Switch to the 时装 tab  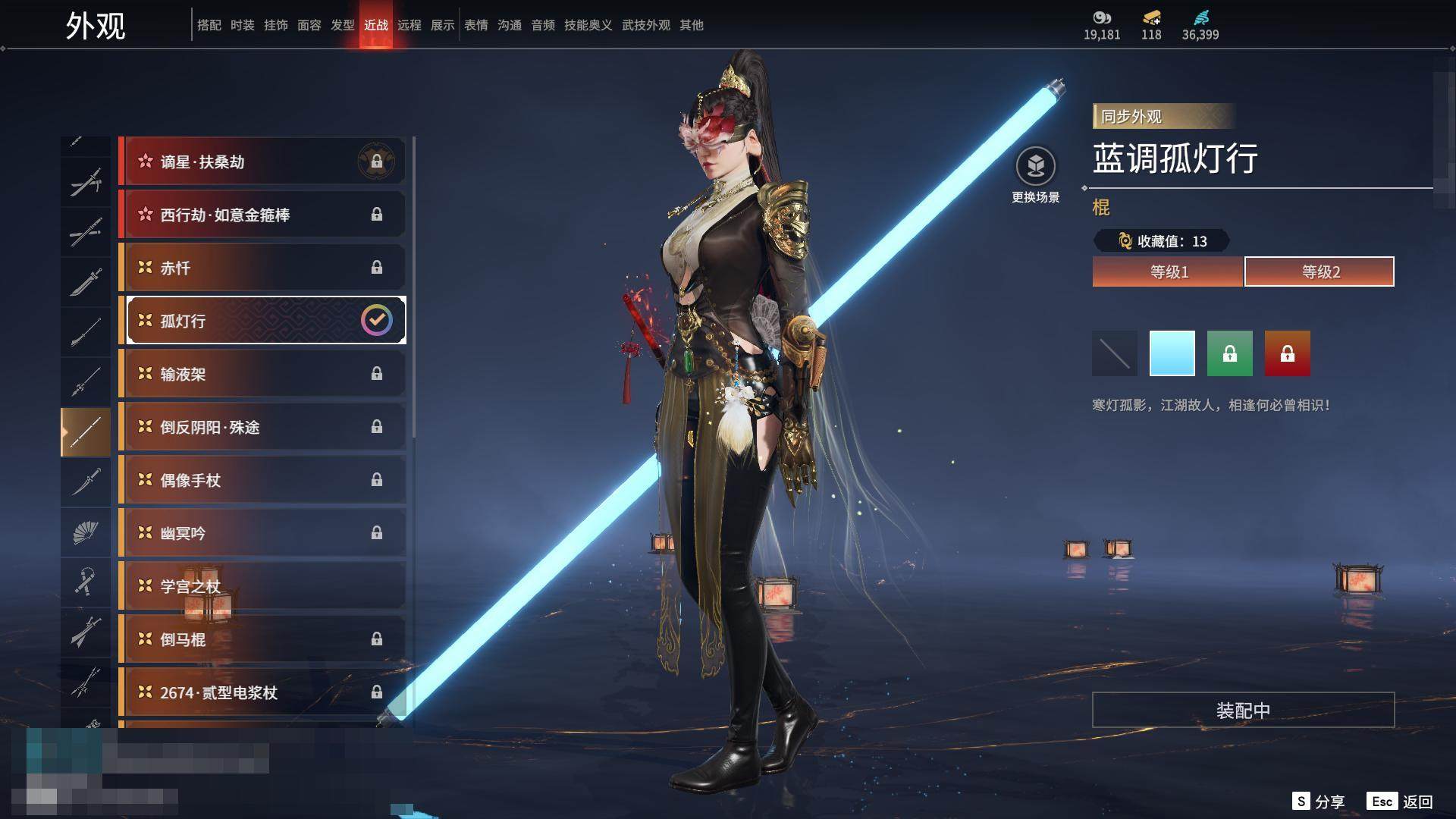[243, 25]
